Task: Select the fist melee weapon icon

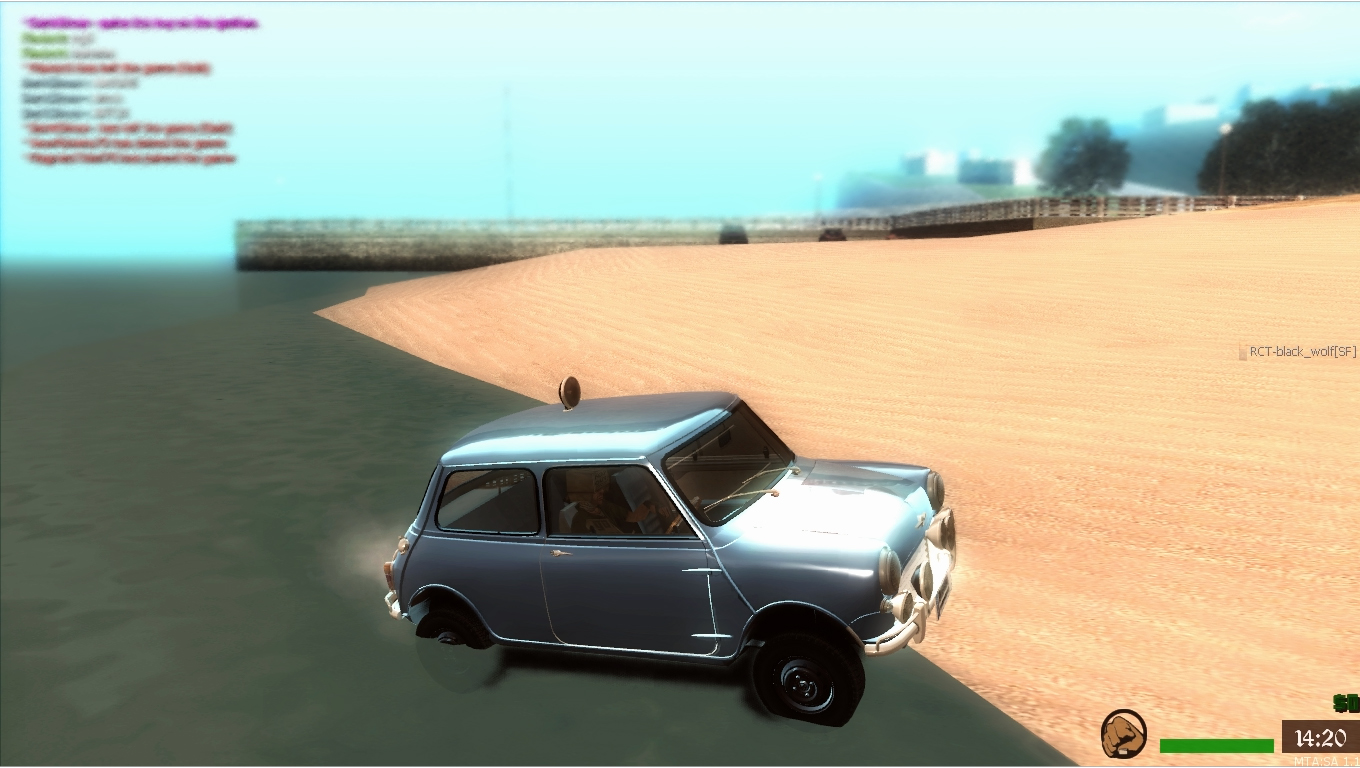Action: [x=1122, y=734]
